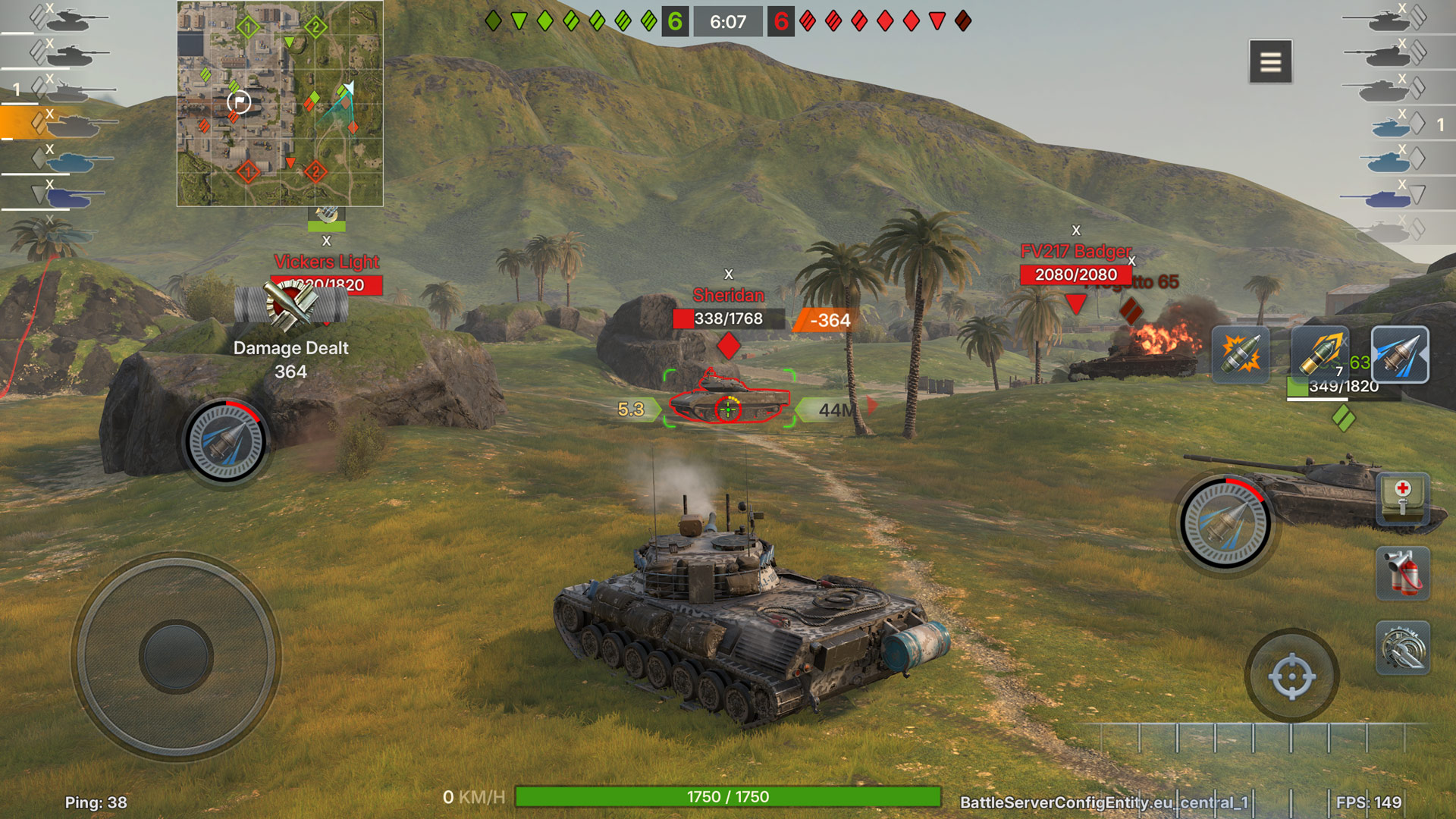Tap the center of the movement joystick

pyautogui.click(x=176, y=657)
